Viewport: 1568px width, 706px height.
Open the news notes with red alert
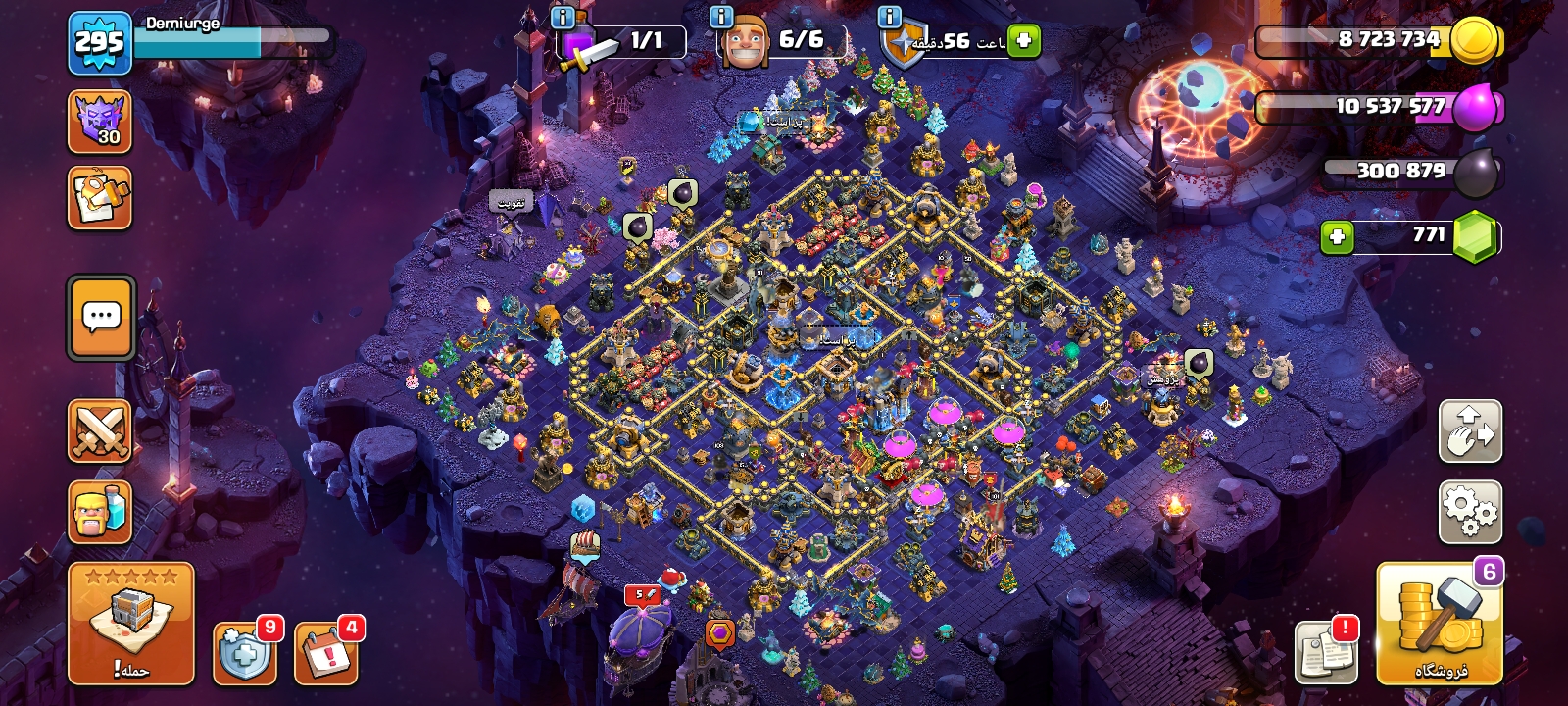pyautogui.click(x=1326, y=650)
